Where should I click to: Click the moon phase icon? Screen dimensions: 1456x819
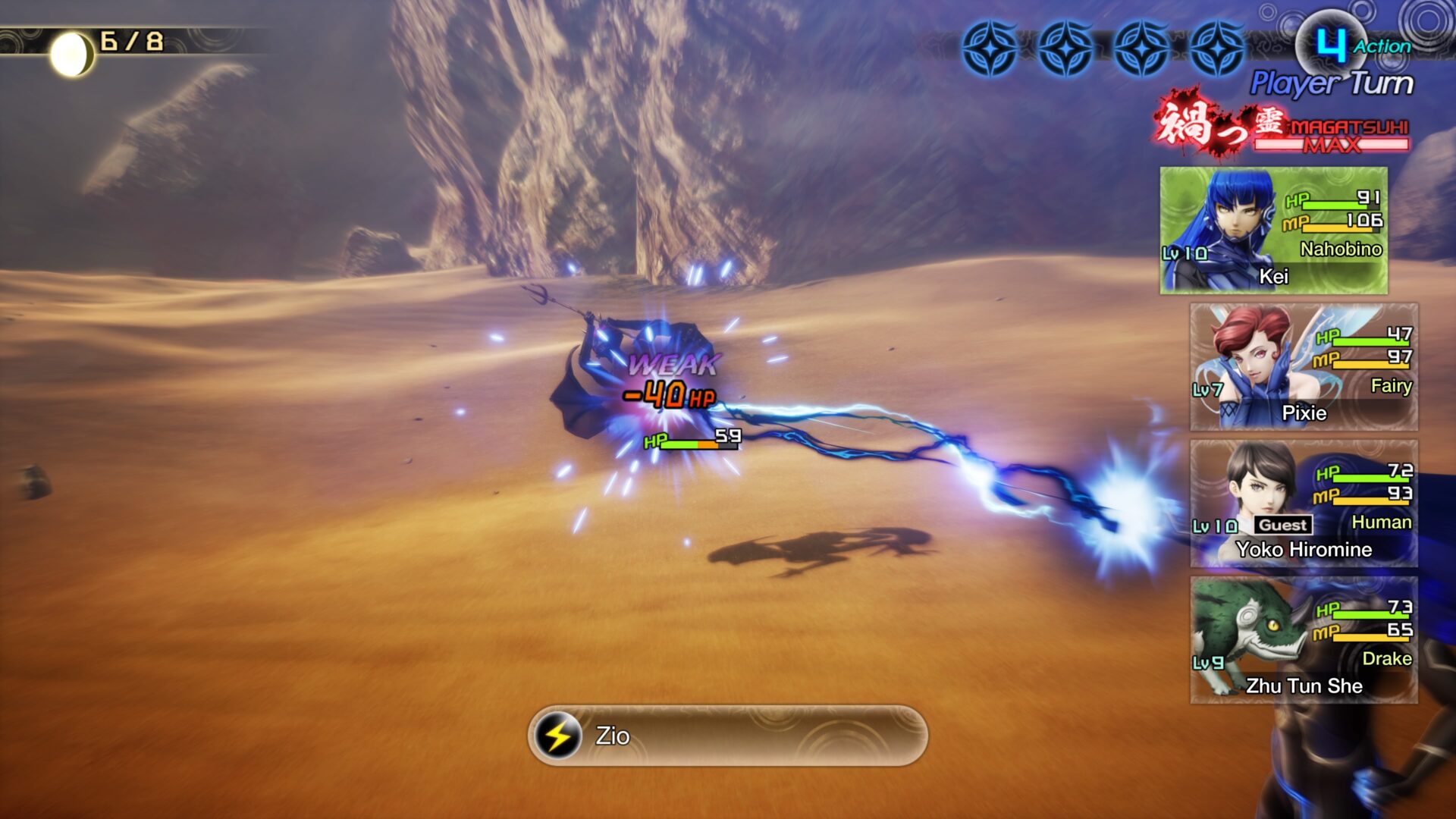(71, 54)
